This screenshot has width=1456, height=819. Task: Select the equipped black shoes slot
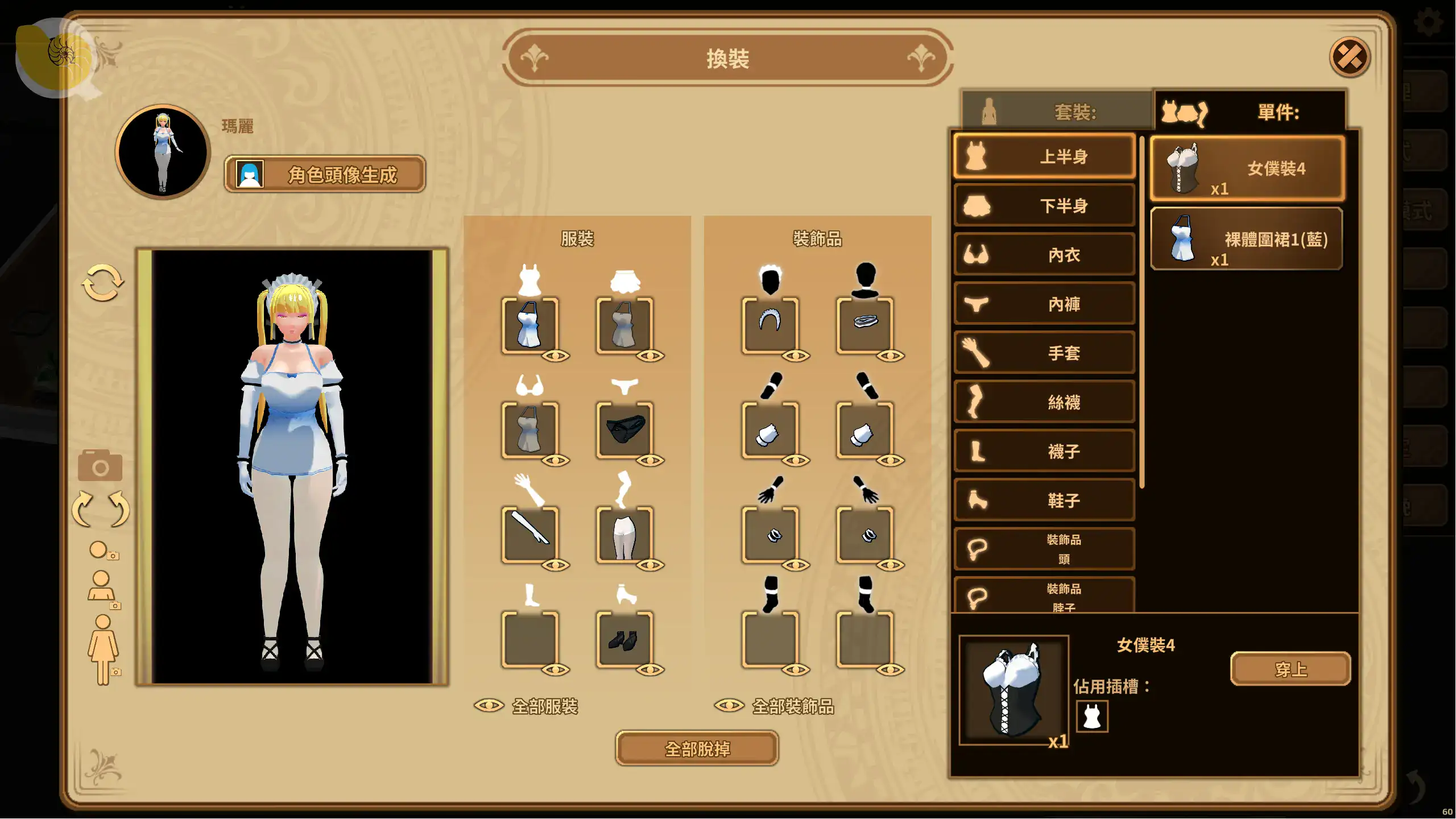click(624, 640)
